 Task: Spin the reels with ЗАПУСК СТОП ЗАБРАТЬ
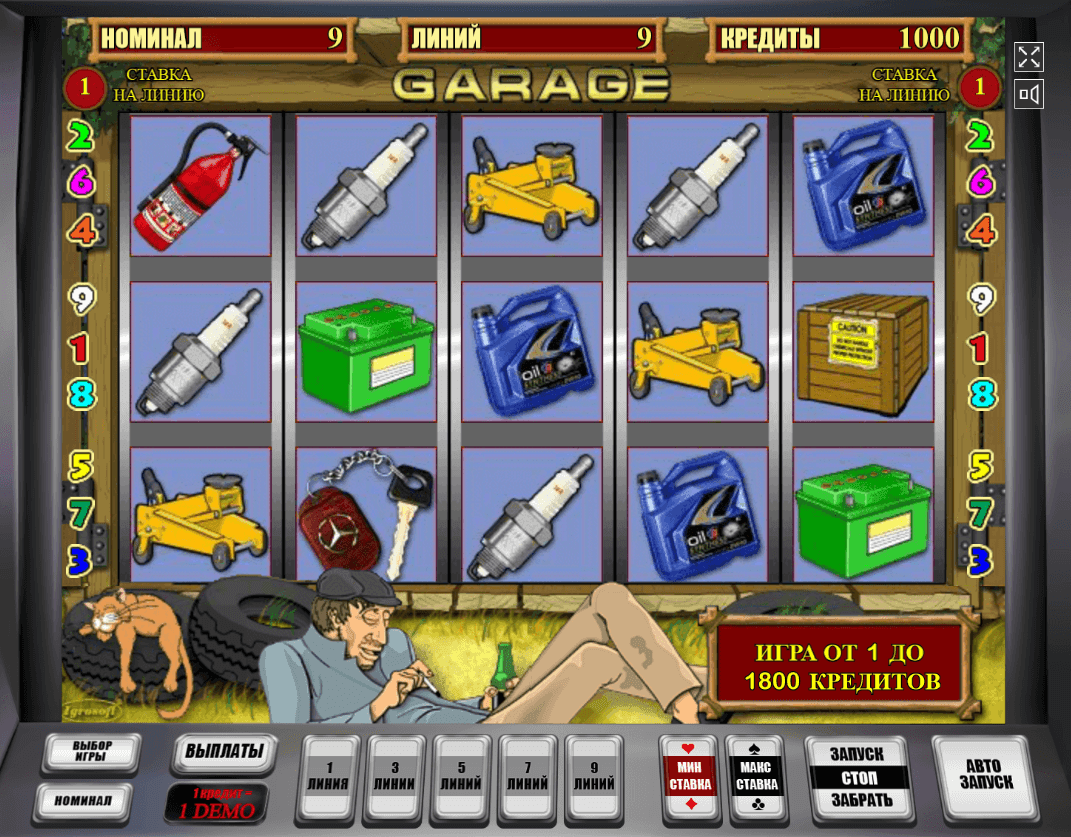pos(858,777)
